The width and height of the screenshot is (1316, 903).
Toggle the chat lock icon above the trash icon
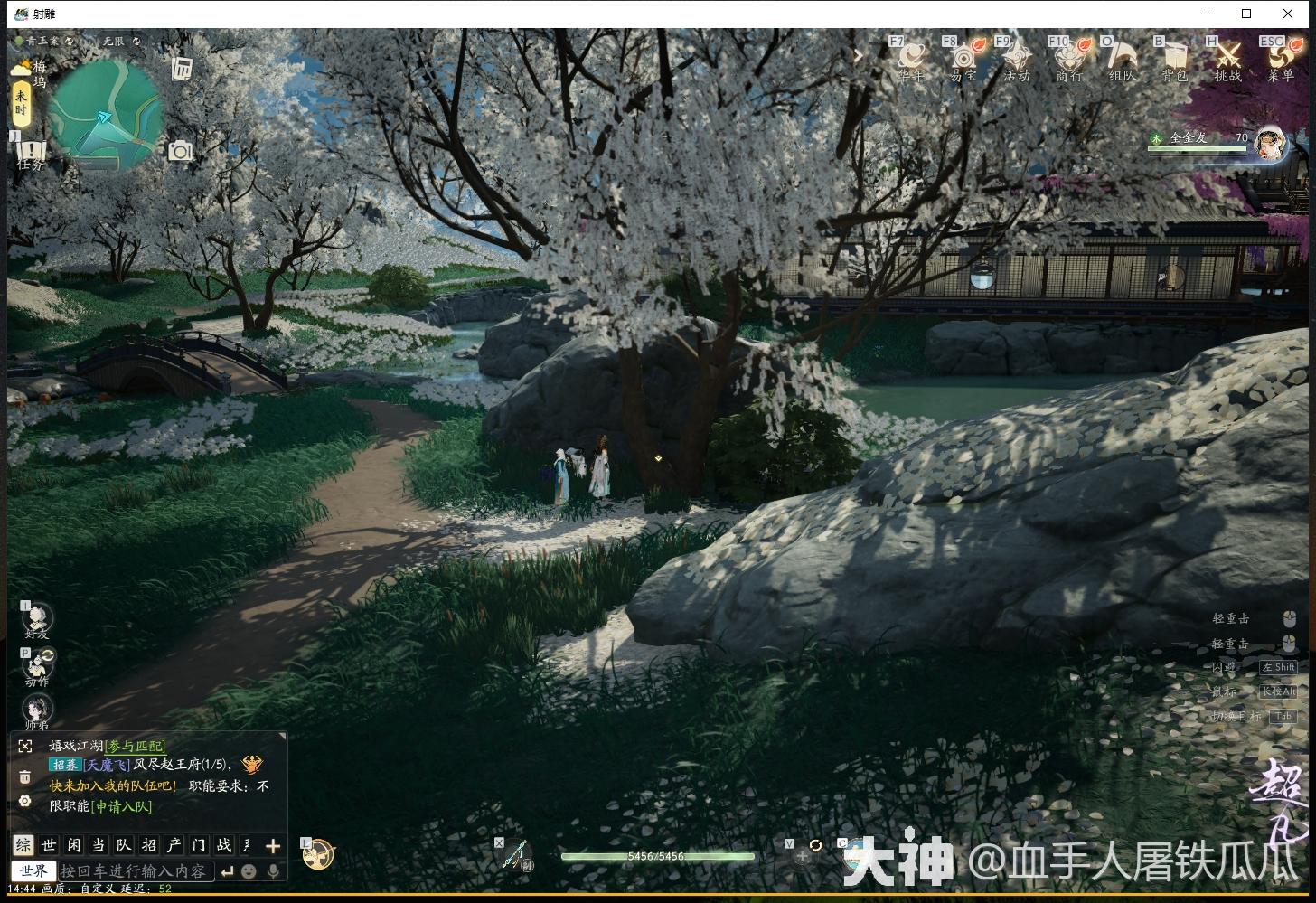(24, 746)
